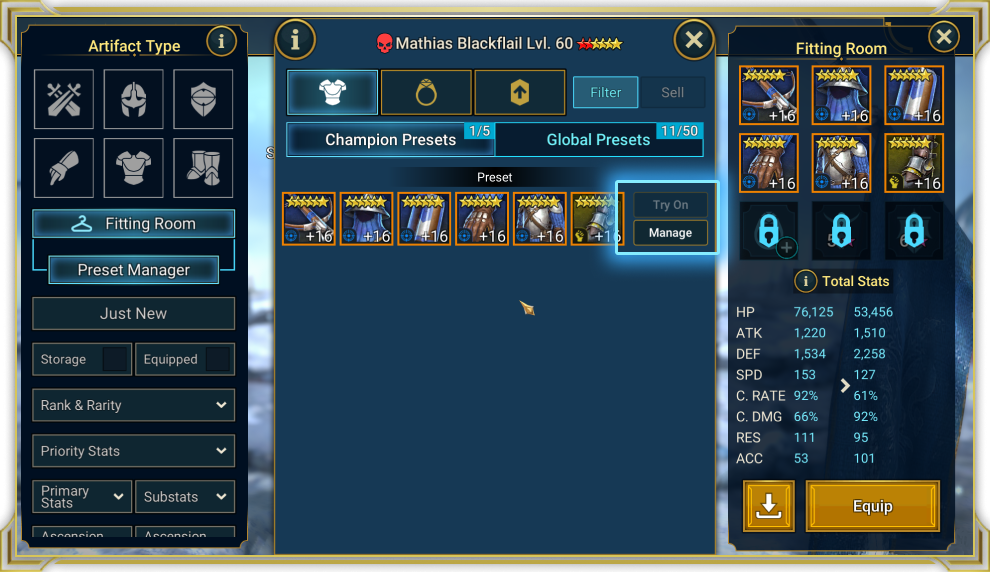Close the Fitting Room panel
This screenshot has height=572, width=990.
point(943,38)
